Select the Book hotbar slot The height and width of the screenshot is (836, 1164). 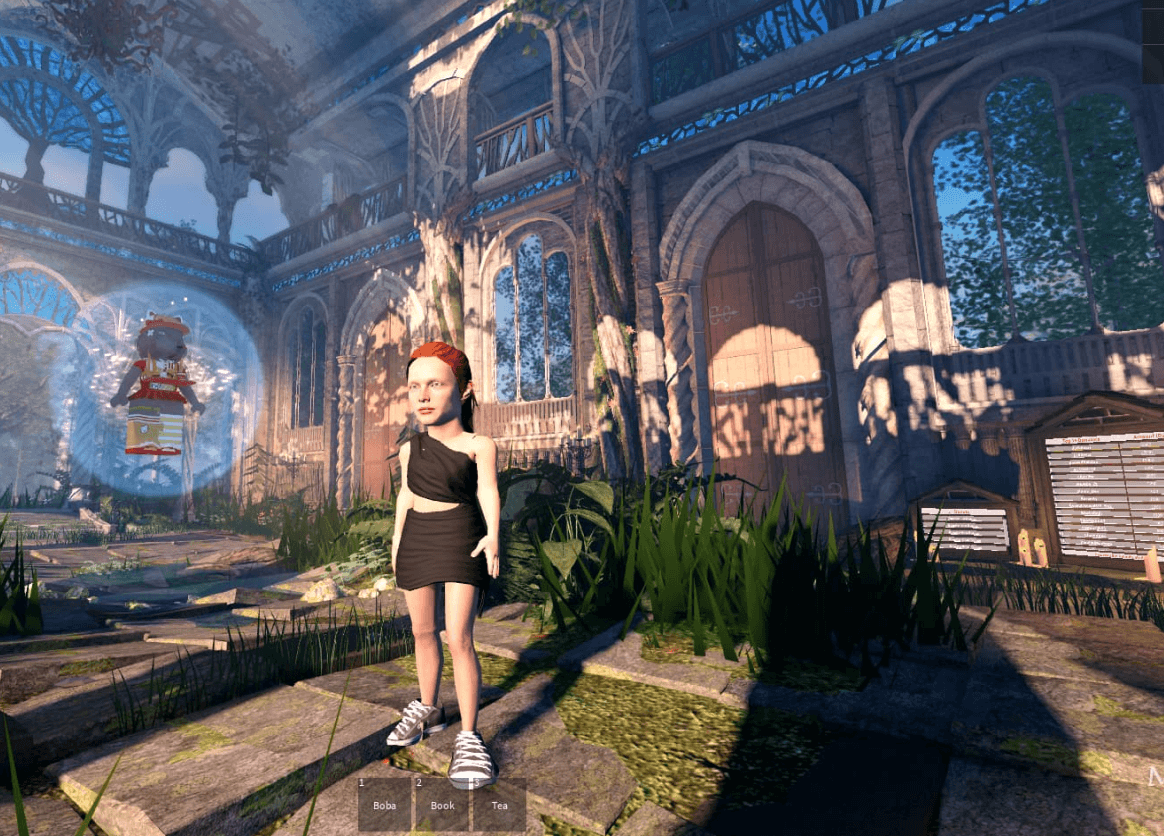(442, 805)
